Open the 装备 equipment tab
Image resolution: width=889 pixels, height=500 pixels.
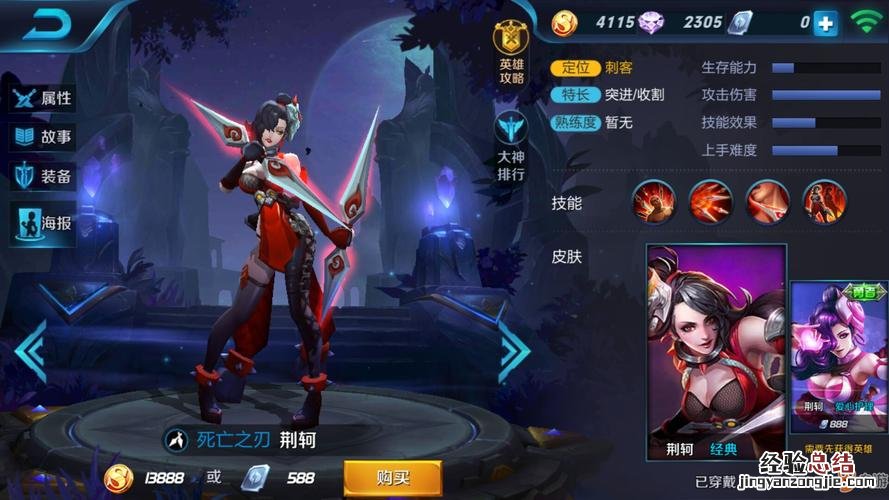(43, 177)
